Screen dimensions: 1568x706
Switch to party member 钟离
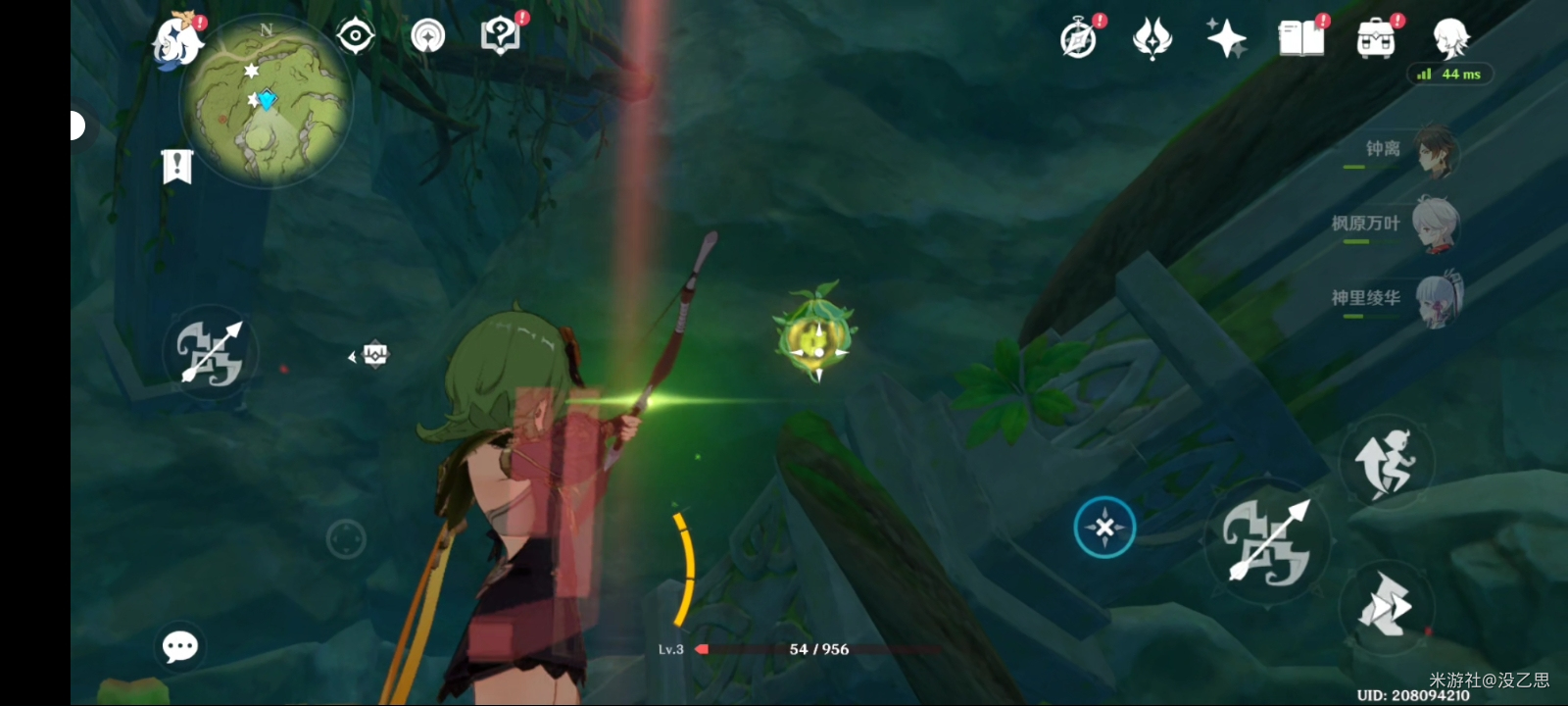(x=1437, y=150)
